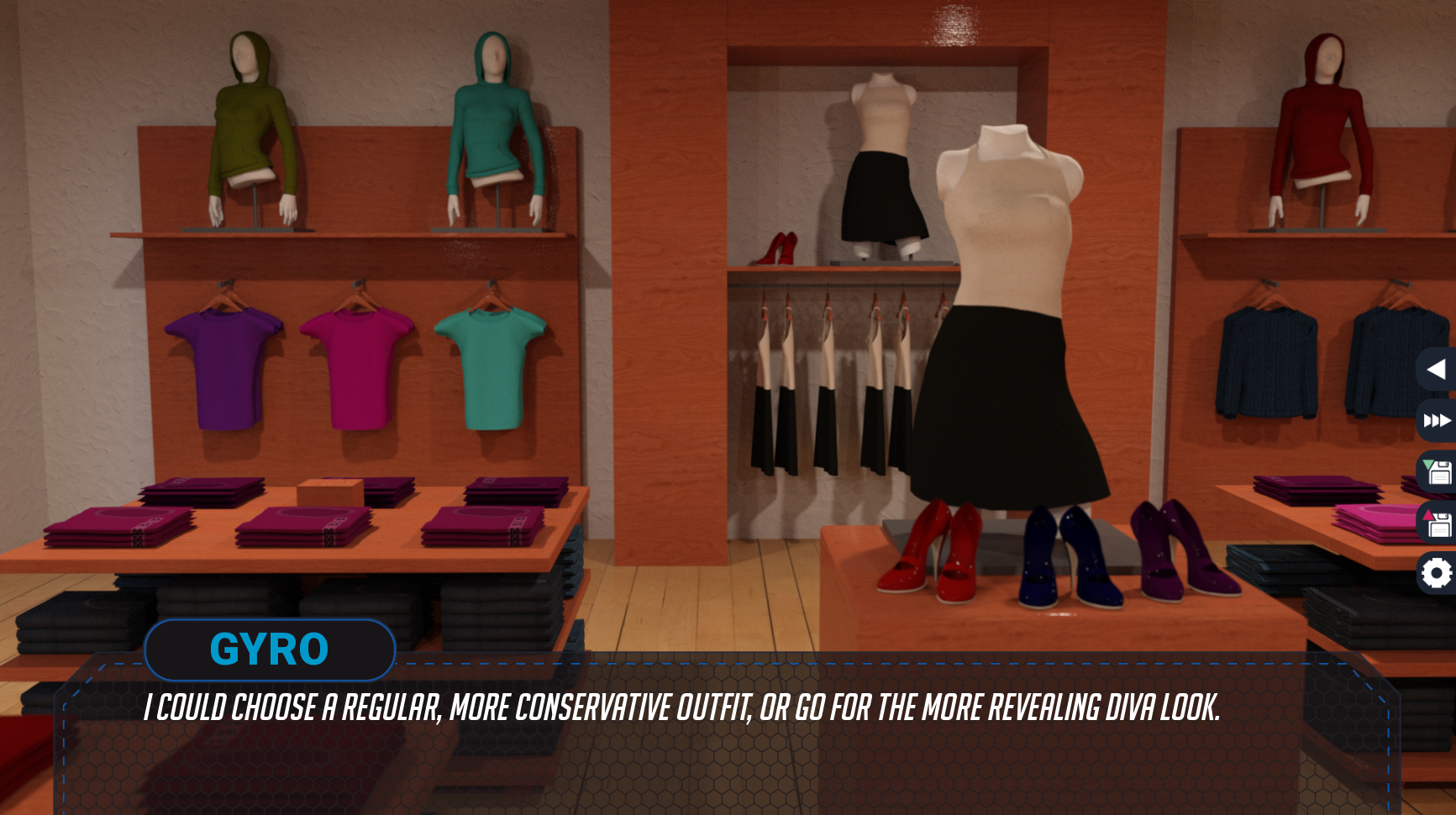Go back with the left arrow button
This screenshot has width=1456, height=815.
pos(1436,369)
